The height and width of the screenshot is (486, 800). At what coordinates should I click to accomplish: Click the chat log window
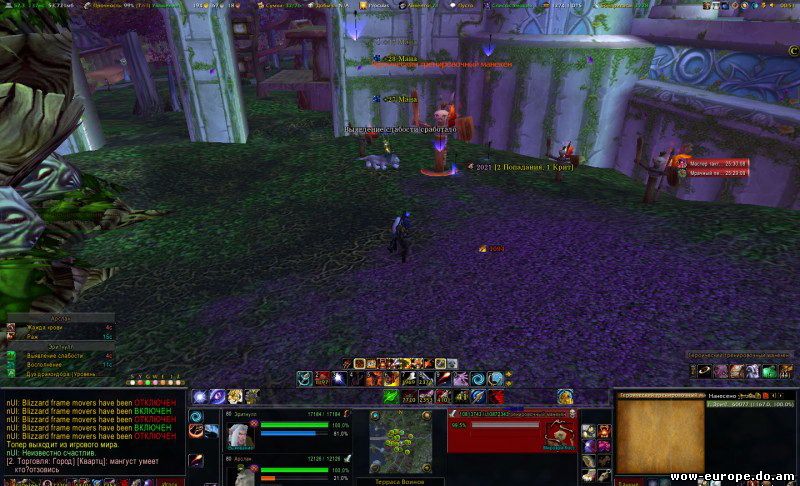pyautogui.click(x=90, y=432)
